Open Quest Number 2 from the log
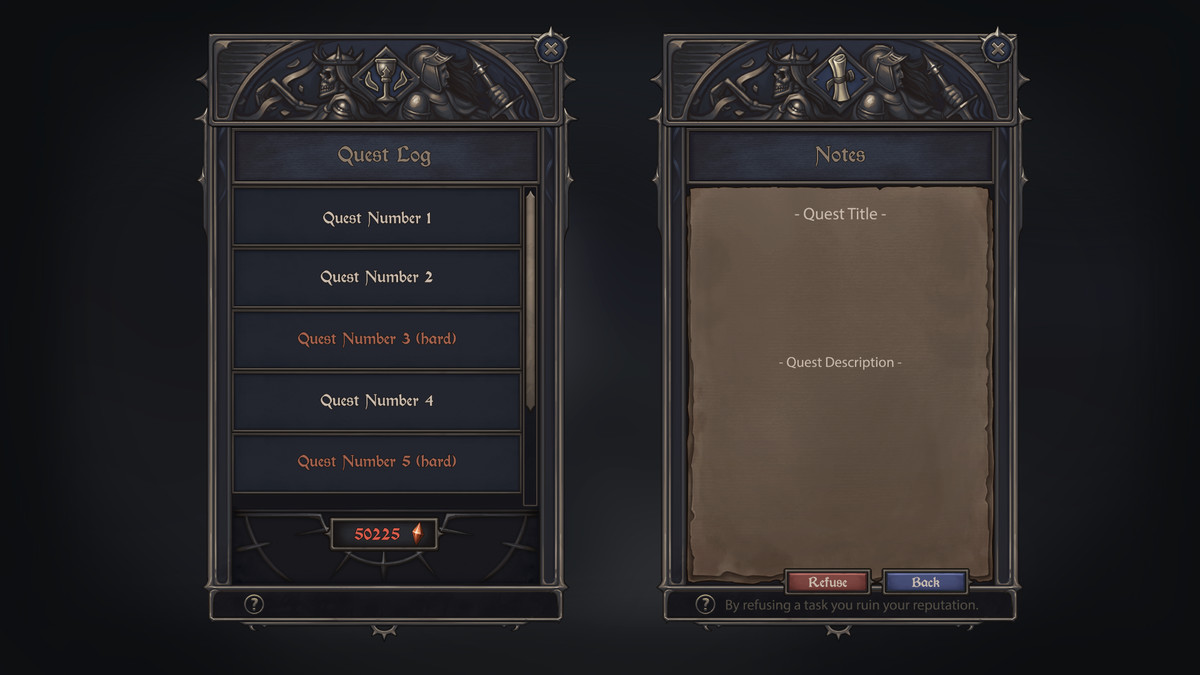The height and width of the screenshot is (675, 1200). pos(377,277)
